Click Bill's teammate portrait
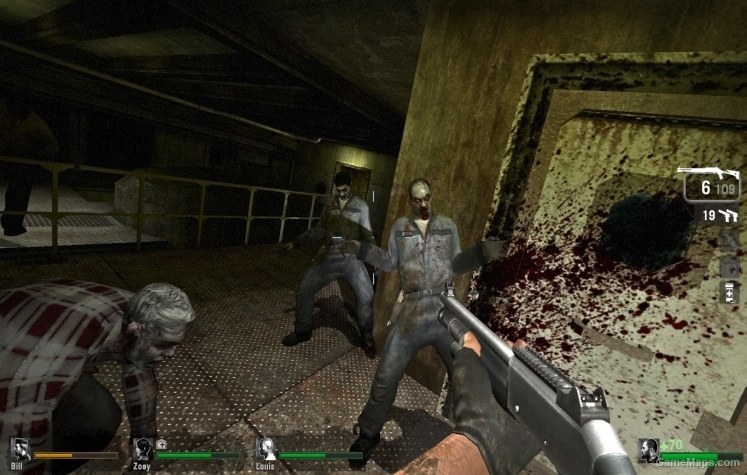Image resolution: width=747 pixels, height=475 pixels. pos(20,449)
